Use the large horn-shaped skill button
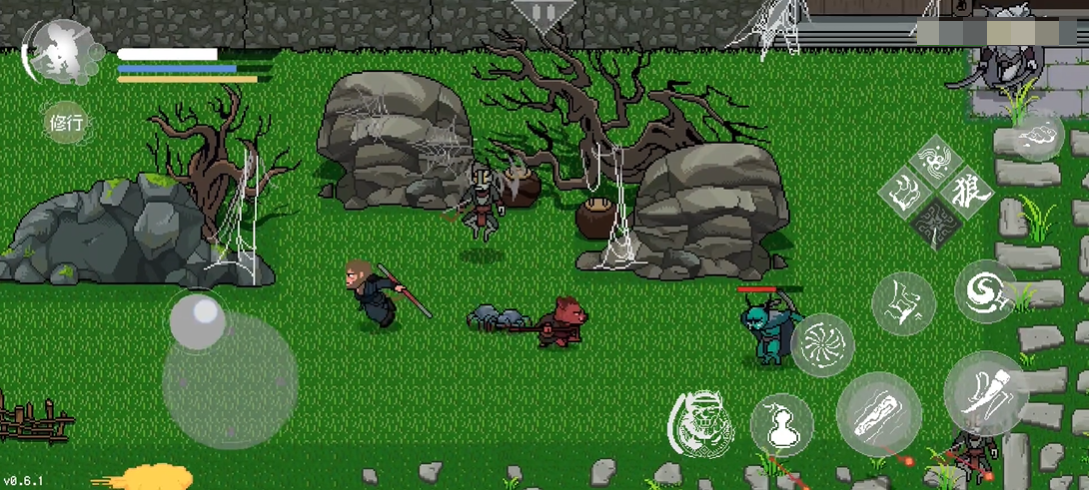 click(985, 392)
